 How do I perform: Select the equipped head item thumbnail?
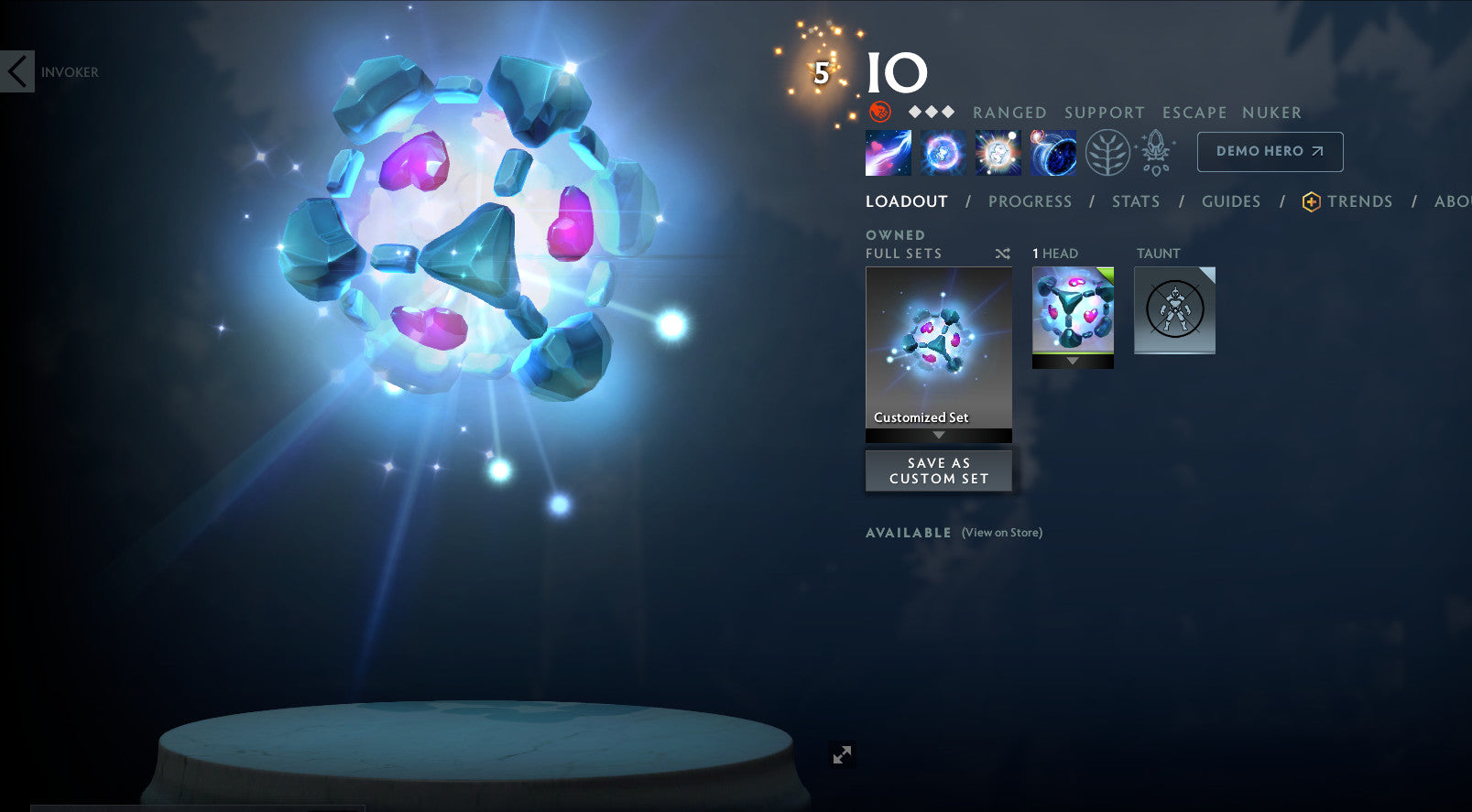[1073, 311]
